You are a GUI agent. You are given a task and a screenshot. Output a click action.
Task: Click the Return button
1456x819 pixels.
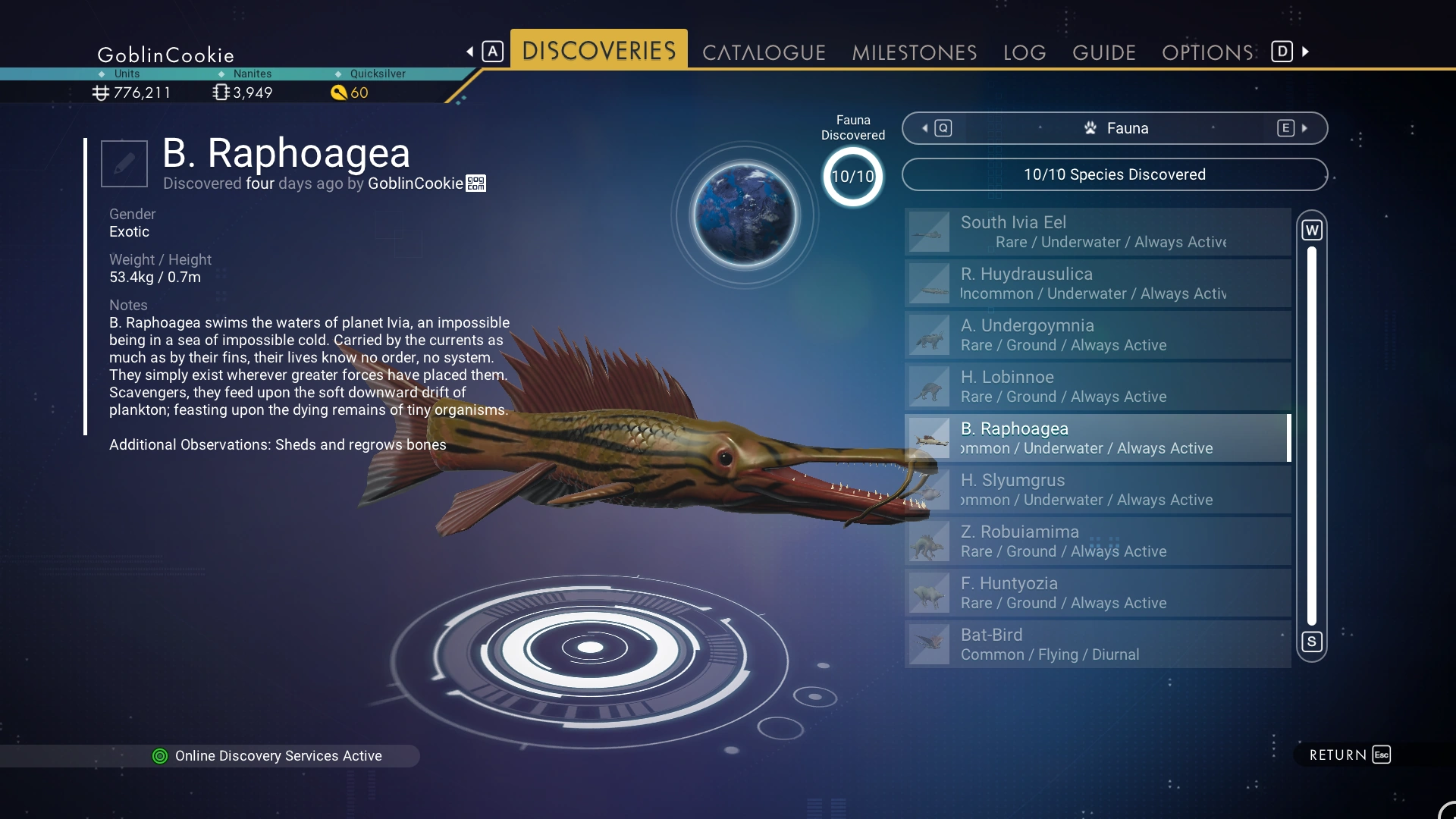pyautogui.click(x=1349, y=755)
